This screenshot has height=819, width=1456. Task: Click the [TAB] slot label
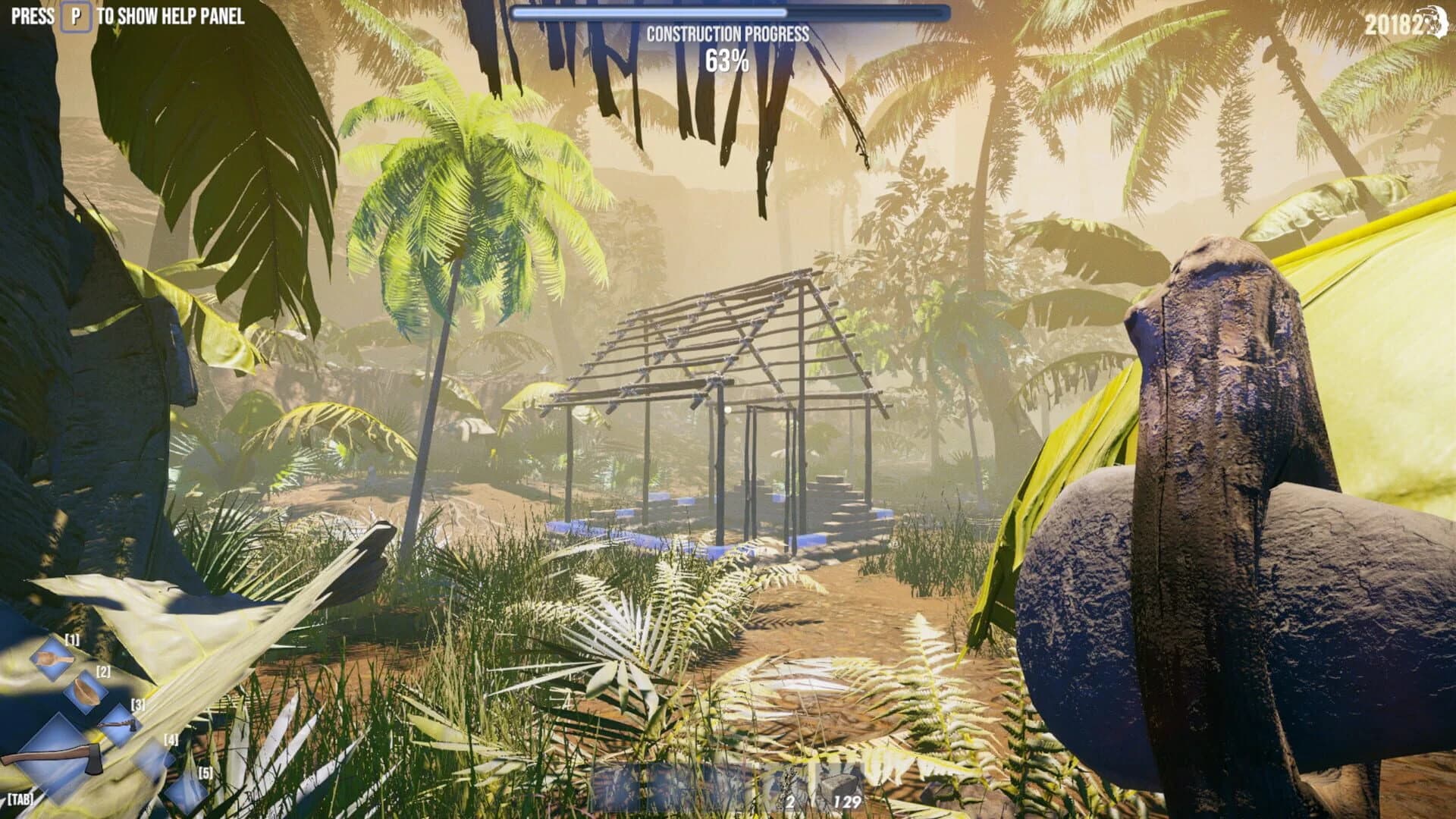[x=20, y=801]
